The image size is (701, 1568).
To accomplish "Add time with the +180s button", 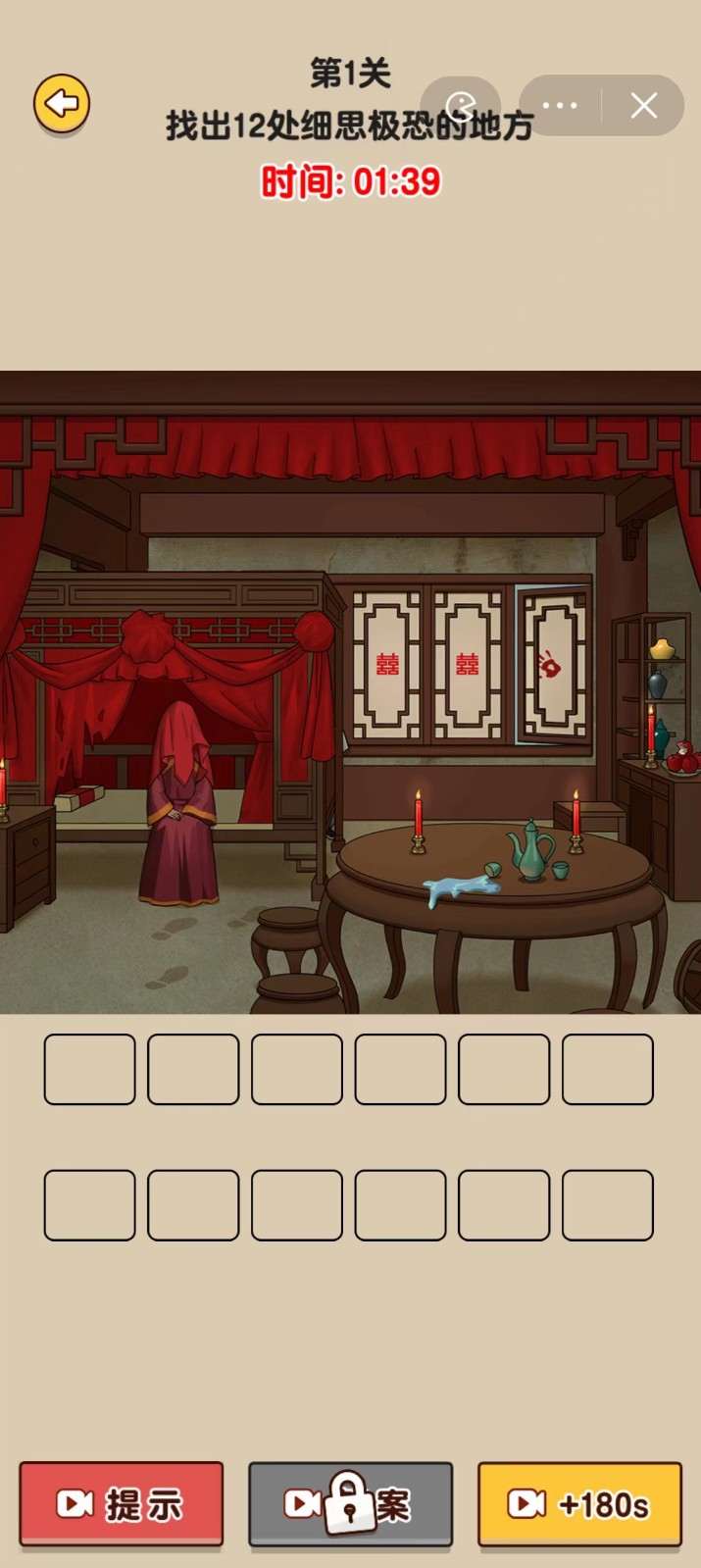I will click(x=579, y=1503).
